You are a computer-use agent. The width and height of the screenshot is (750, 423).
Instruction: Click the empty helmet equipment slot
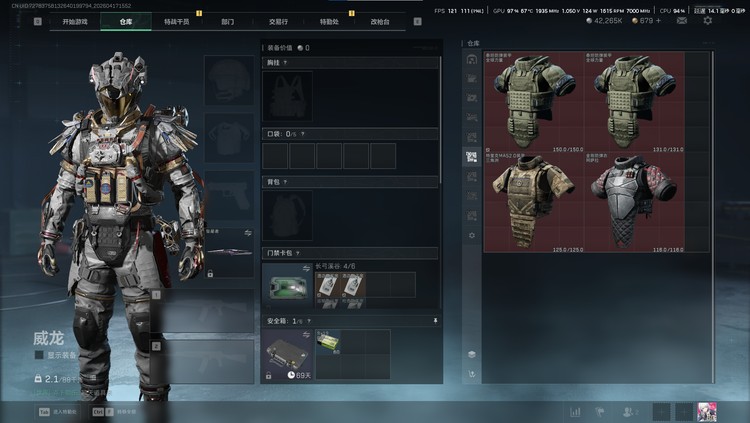point(229,80)
